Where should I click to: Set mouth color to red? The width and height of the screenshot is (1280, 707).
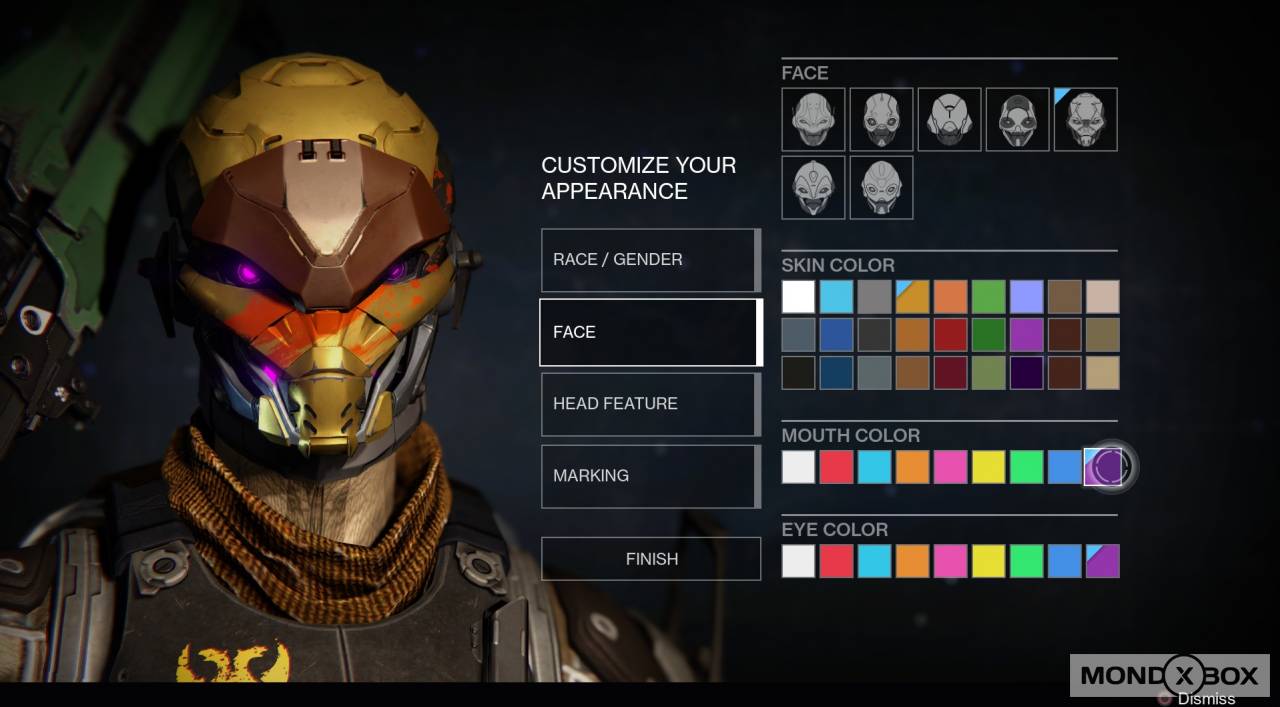(x=836, y=467)
